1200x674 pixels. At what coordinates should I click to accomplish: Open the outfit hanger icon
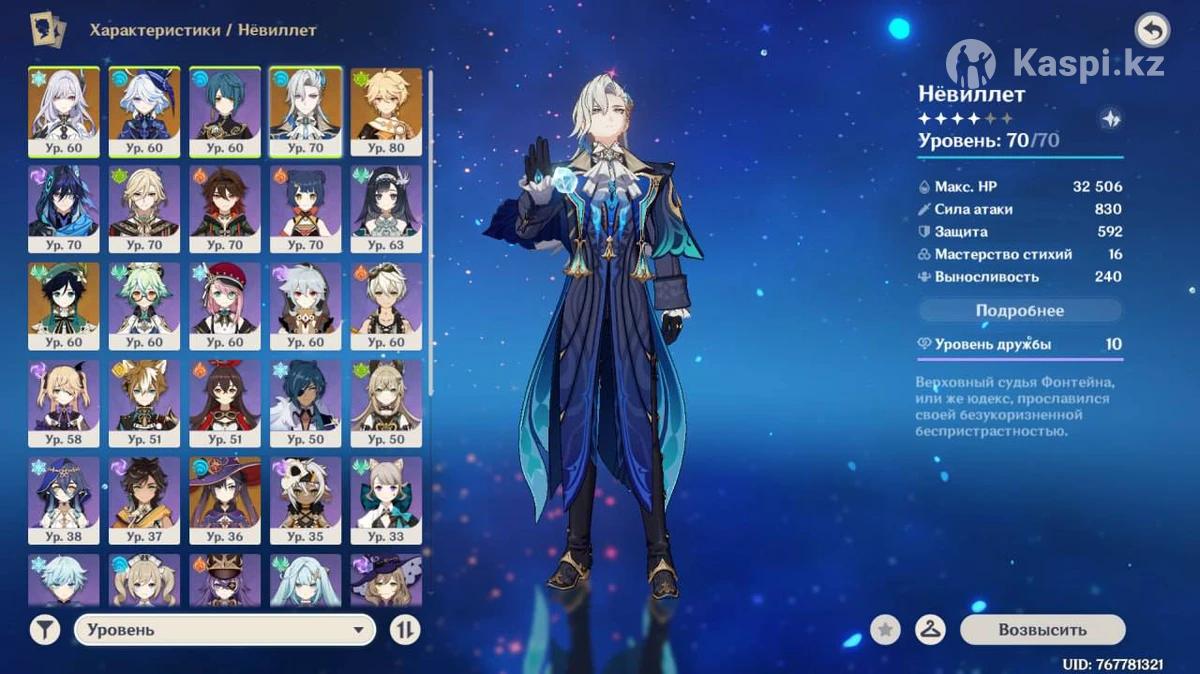931,630
